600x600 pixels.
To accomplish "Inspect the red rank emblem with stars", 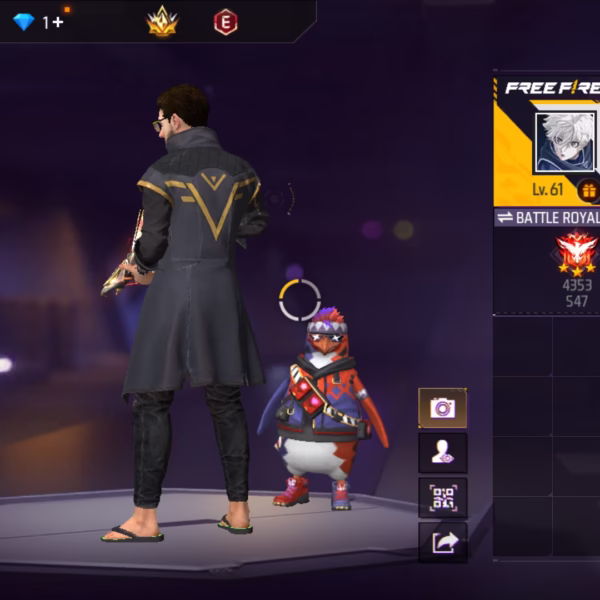I will click(x=576, y=253).
